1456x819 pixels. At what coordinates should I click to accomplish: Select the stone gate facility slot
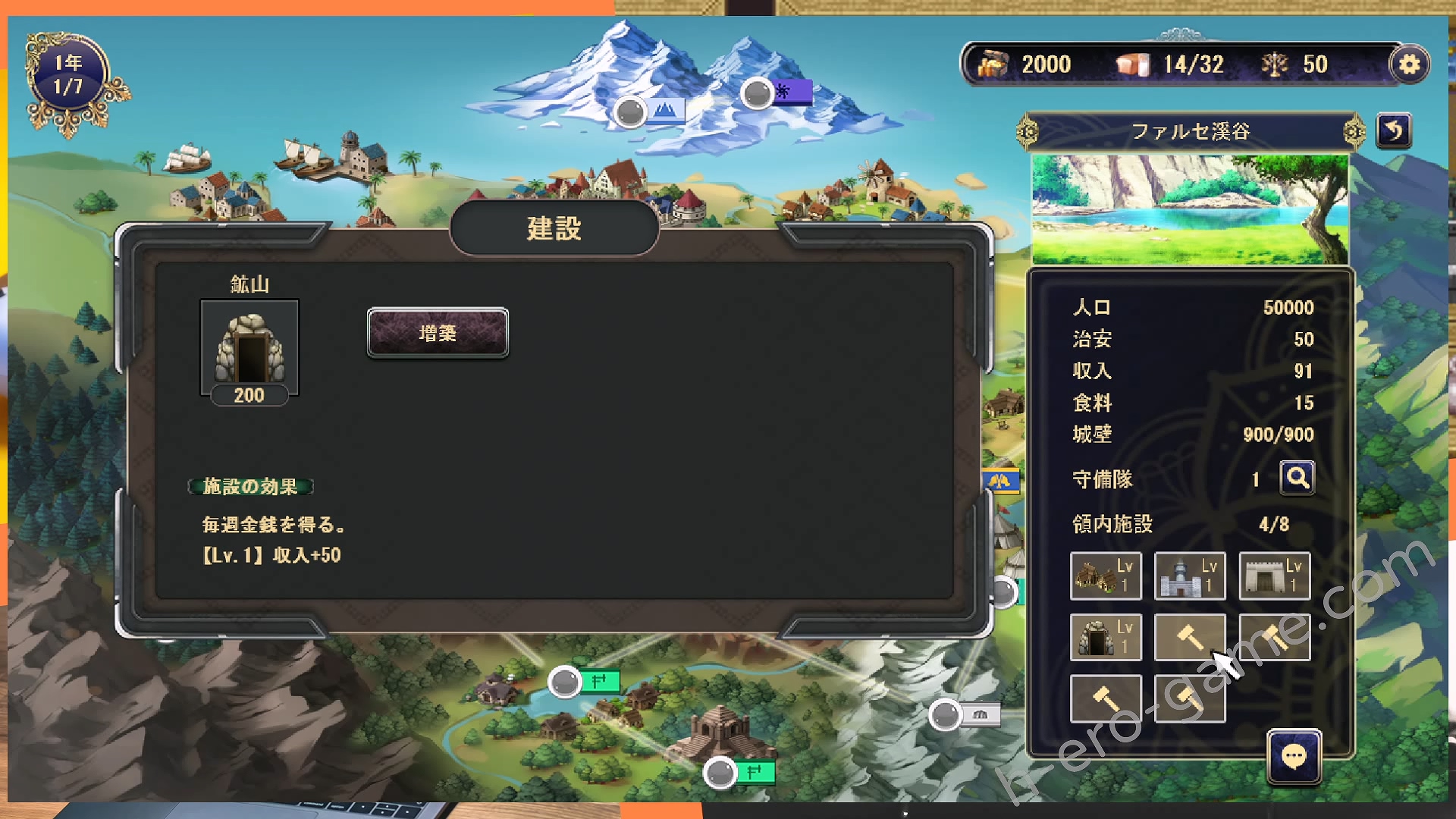pyautogui.click(x=1274, y=576)
